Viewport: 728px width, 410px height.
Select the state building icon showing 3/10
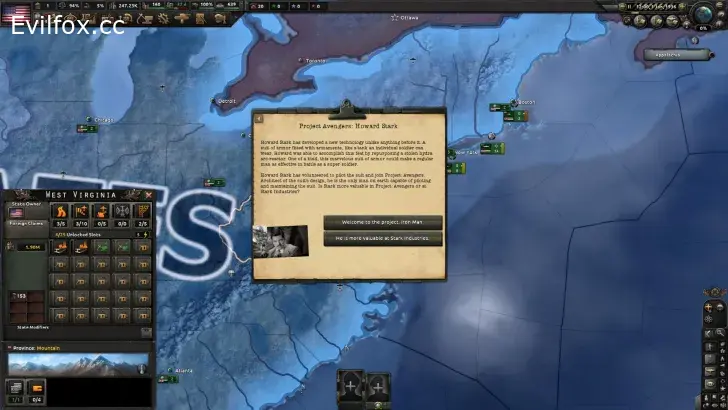80,215
